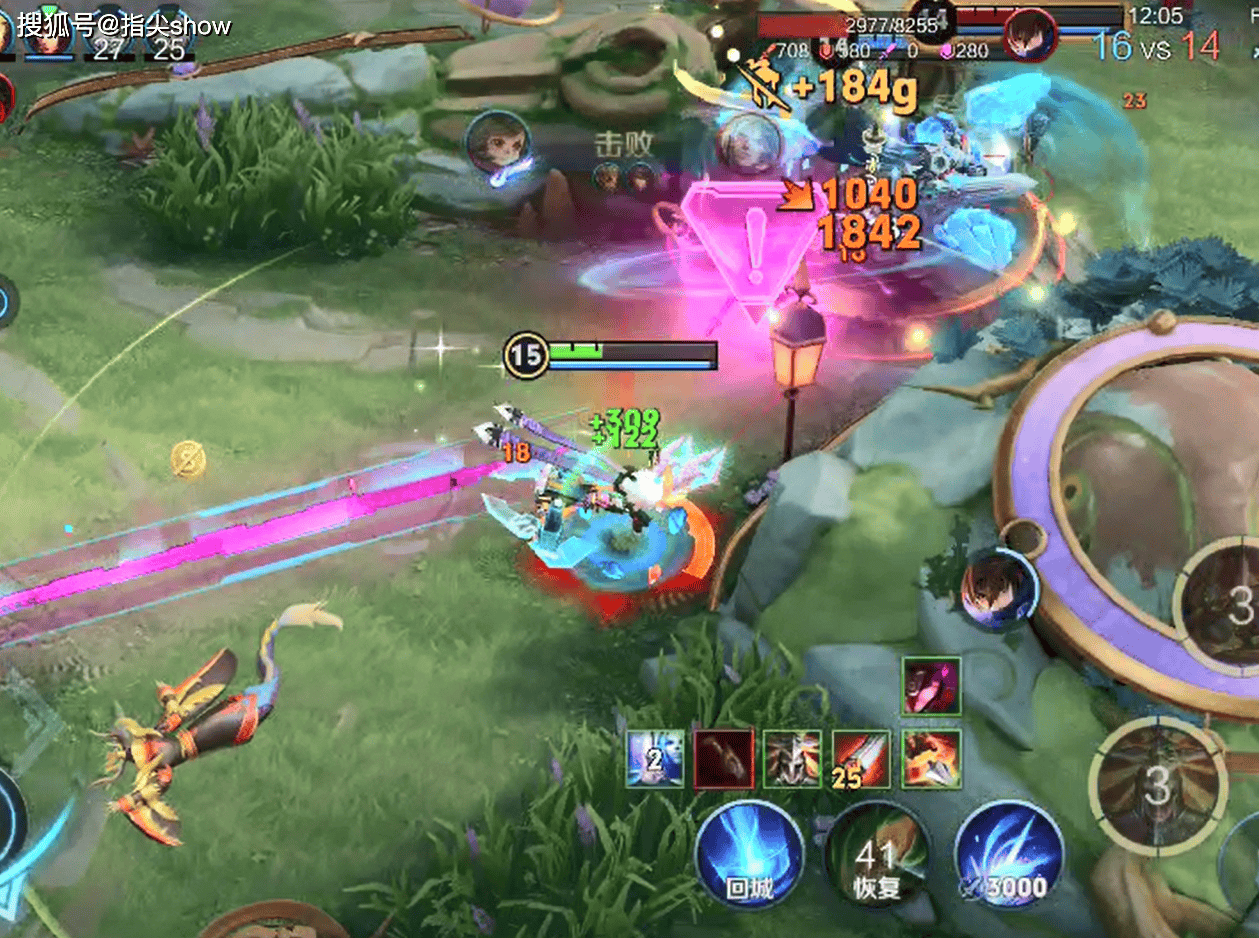Tap the enemy hero portrait beside top health bar
The width and height of the screenshot is (1259, 938).
[x=1030, y=33]
